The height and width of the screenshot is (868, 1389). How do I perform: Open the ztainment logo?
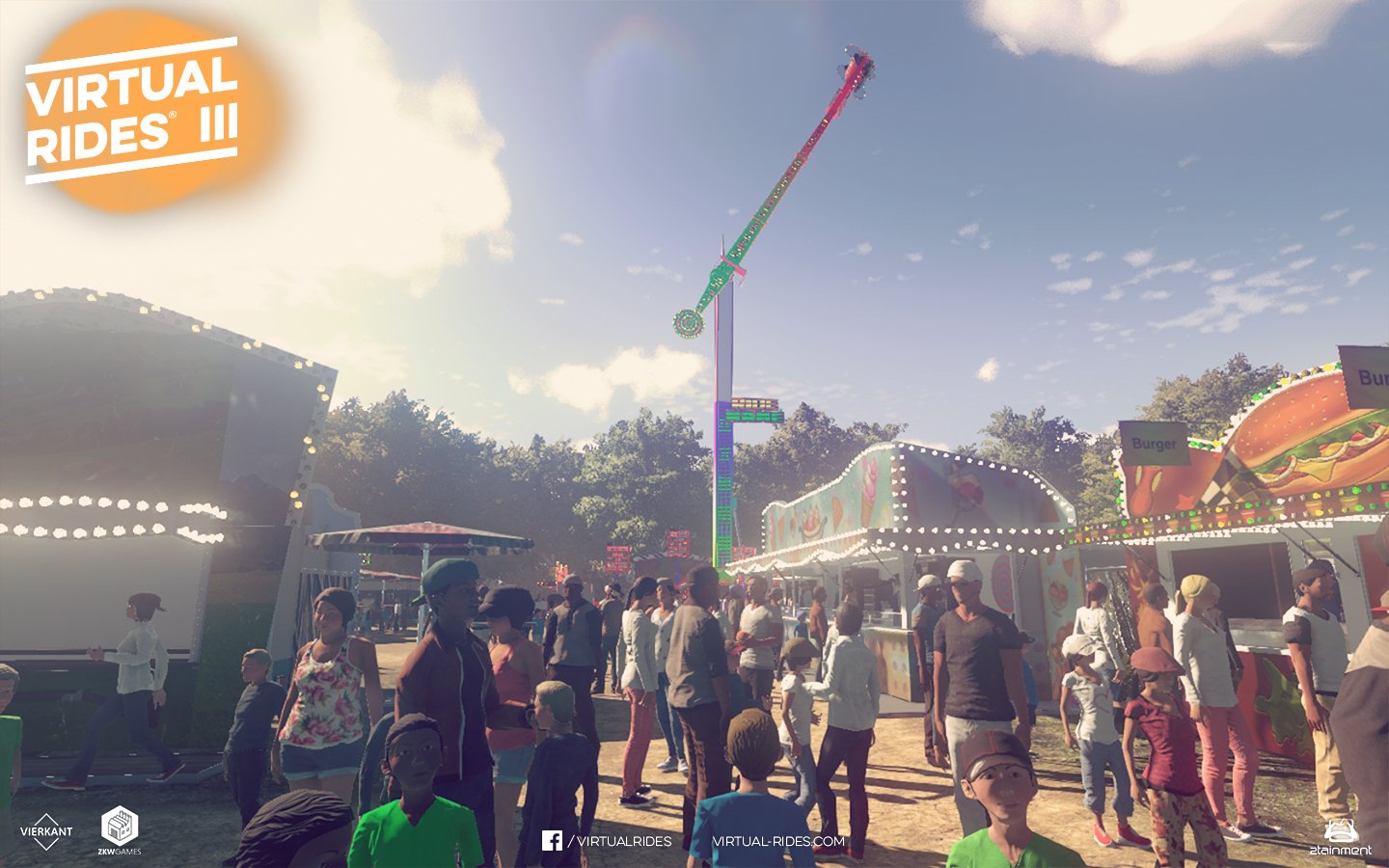pos(1340,837)
